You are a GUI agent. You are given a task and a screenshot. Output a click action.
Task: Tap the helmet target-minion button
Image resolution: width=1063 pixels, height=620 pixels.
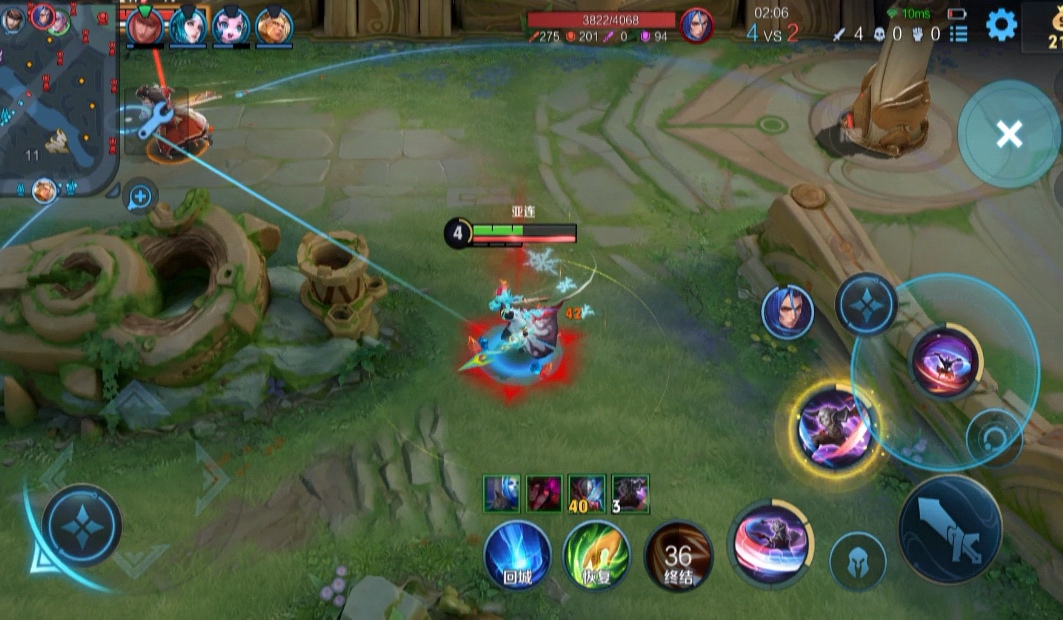point(858,561)
